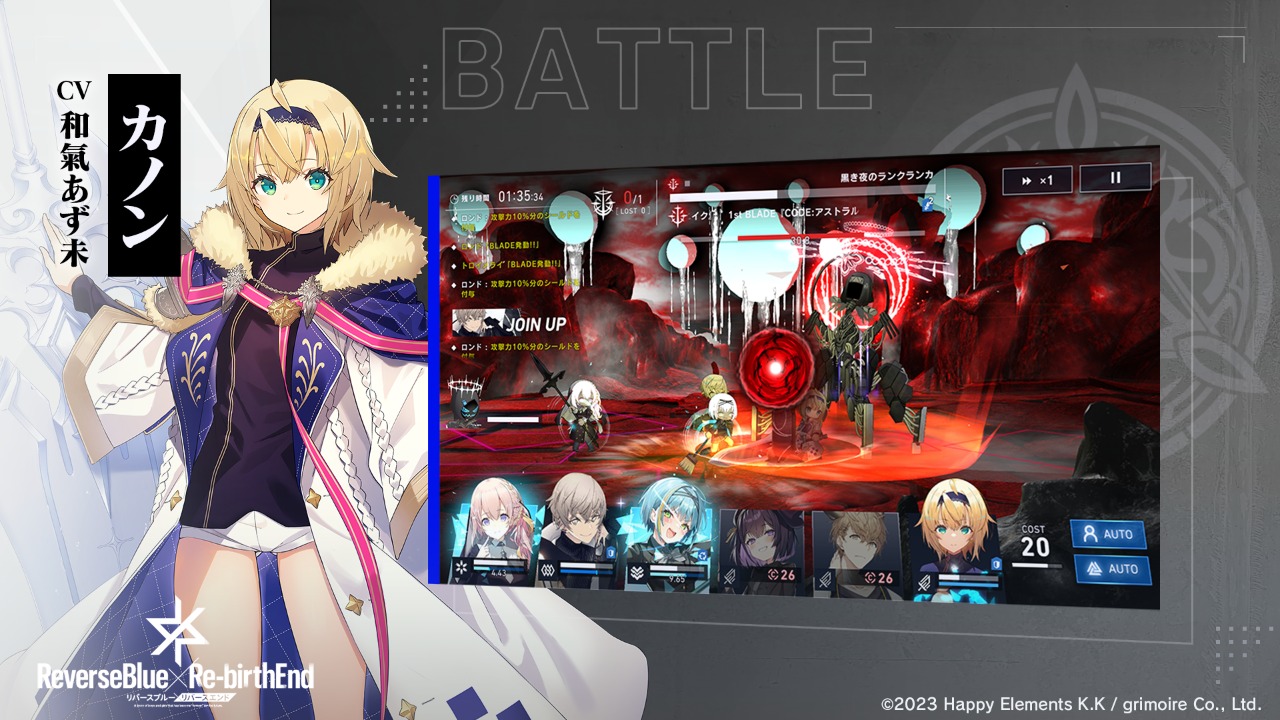The height and width of the screenshot is (720, 1280).
Task: Toggle the ×1 battle speed button
Action: coord(1037,180)
